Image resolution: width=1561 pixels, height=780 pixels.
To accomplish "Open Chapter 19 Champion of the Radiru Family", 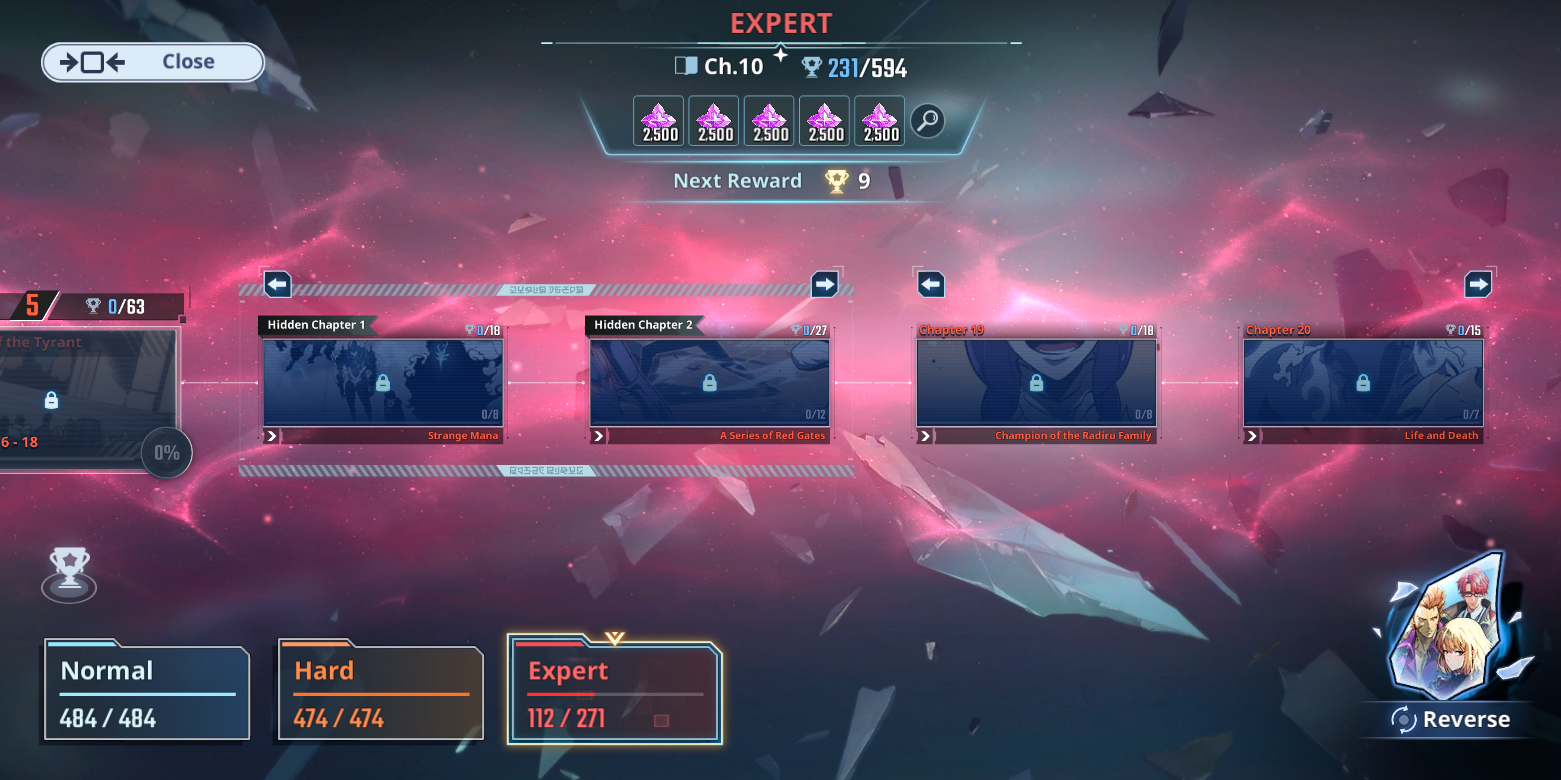I will pos(1036,383).
